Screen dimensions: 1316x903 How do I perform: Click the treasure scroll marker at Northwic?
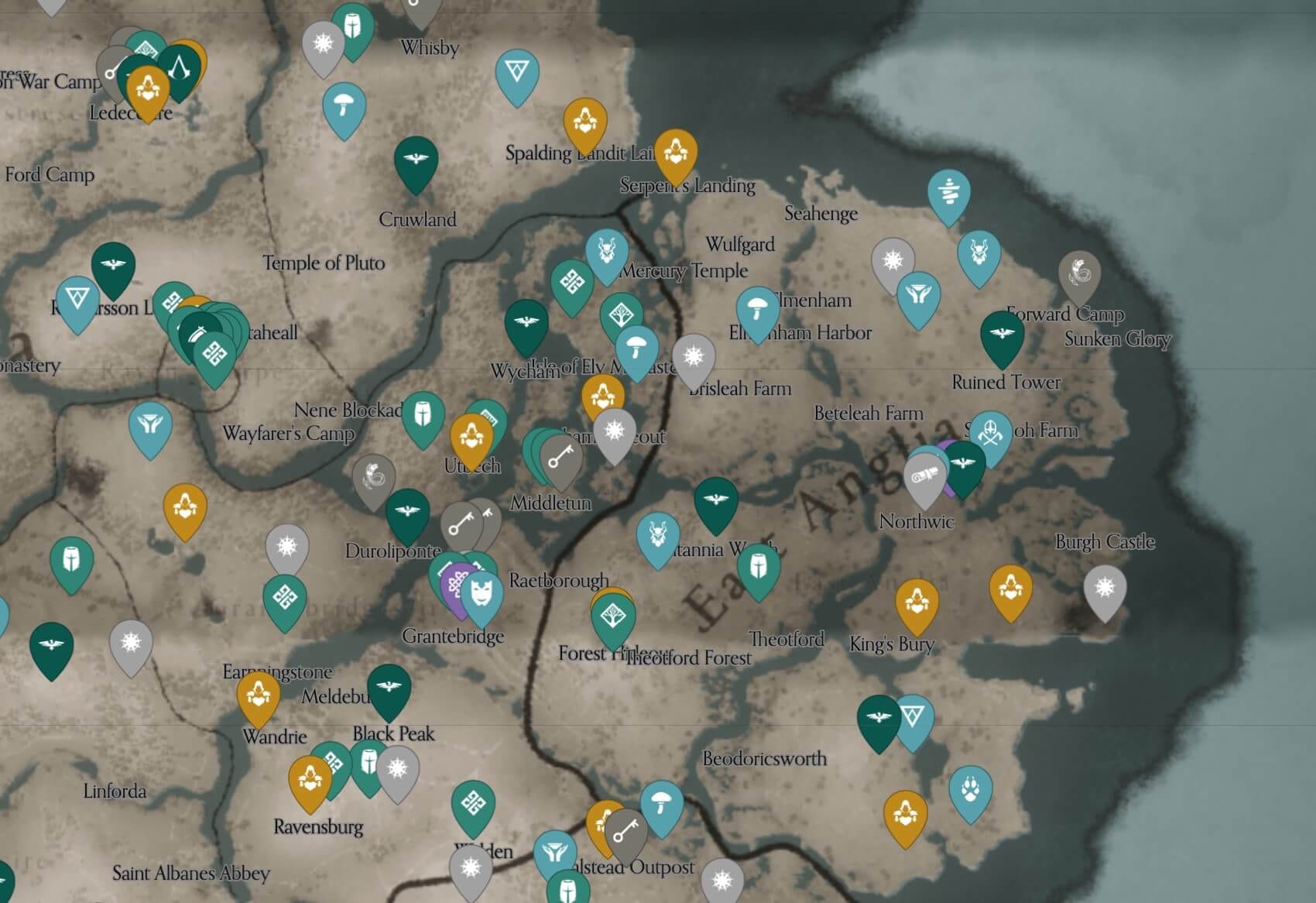click(924, 475)
